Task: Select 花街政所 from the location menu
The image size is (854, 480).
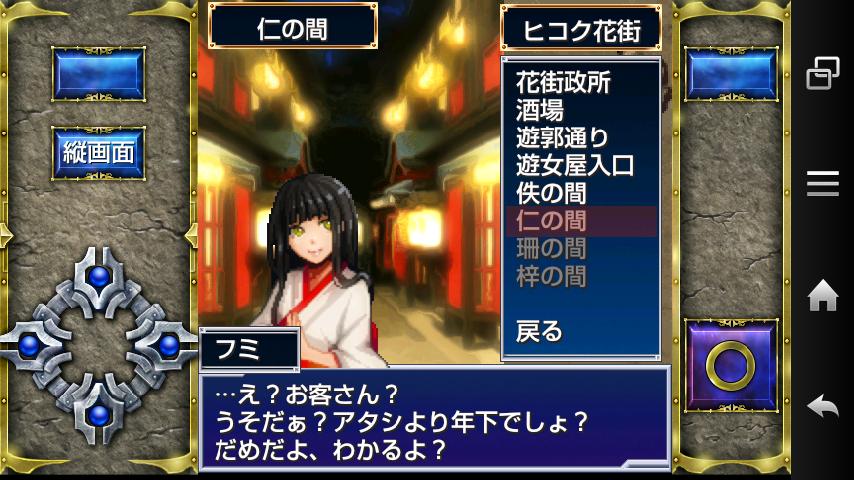Action: tap(563, 82)
